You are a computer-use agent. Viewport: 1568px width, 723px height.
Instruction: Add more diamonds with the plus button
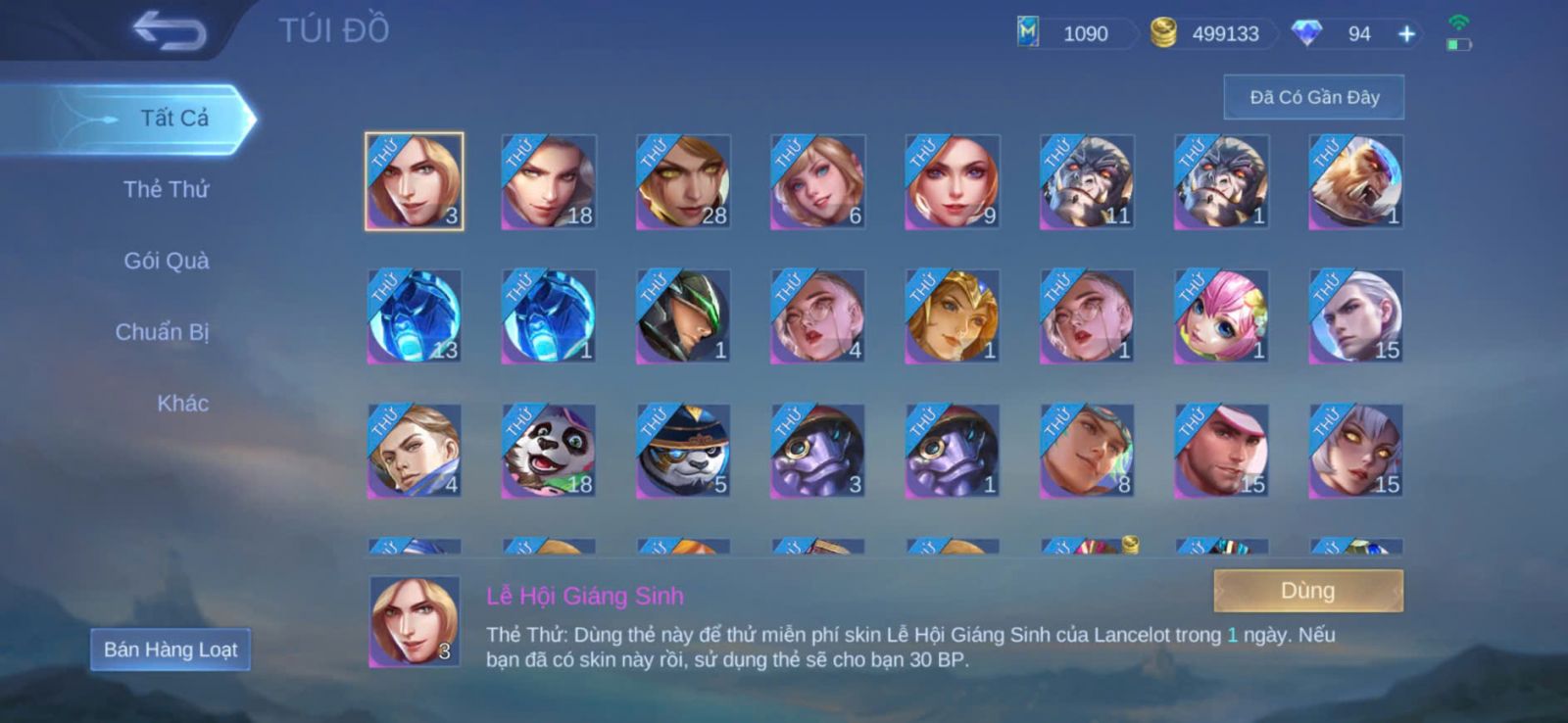(1406, 34)
